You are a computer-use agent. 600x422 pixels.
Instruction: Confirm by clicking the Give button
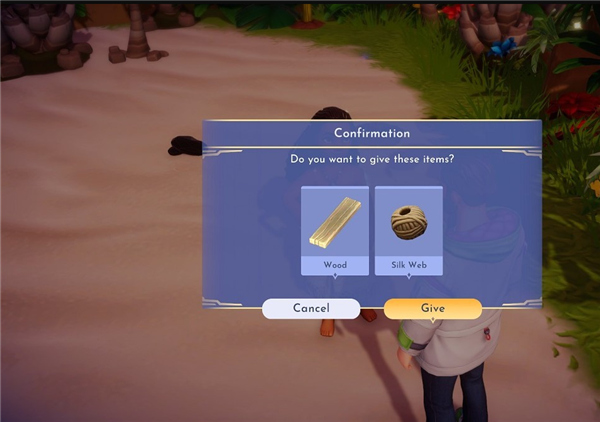coord(432,309)
